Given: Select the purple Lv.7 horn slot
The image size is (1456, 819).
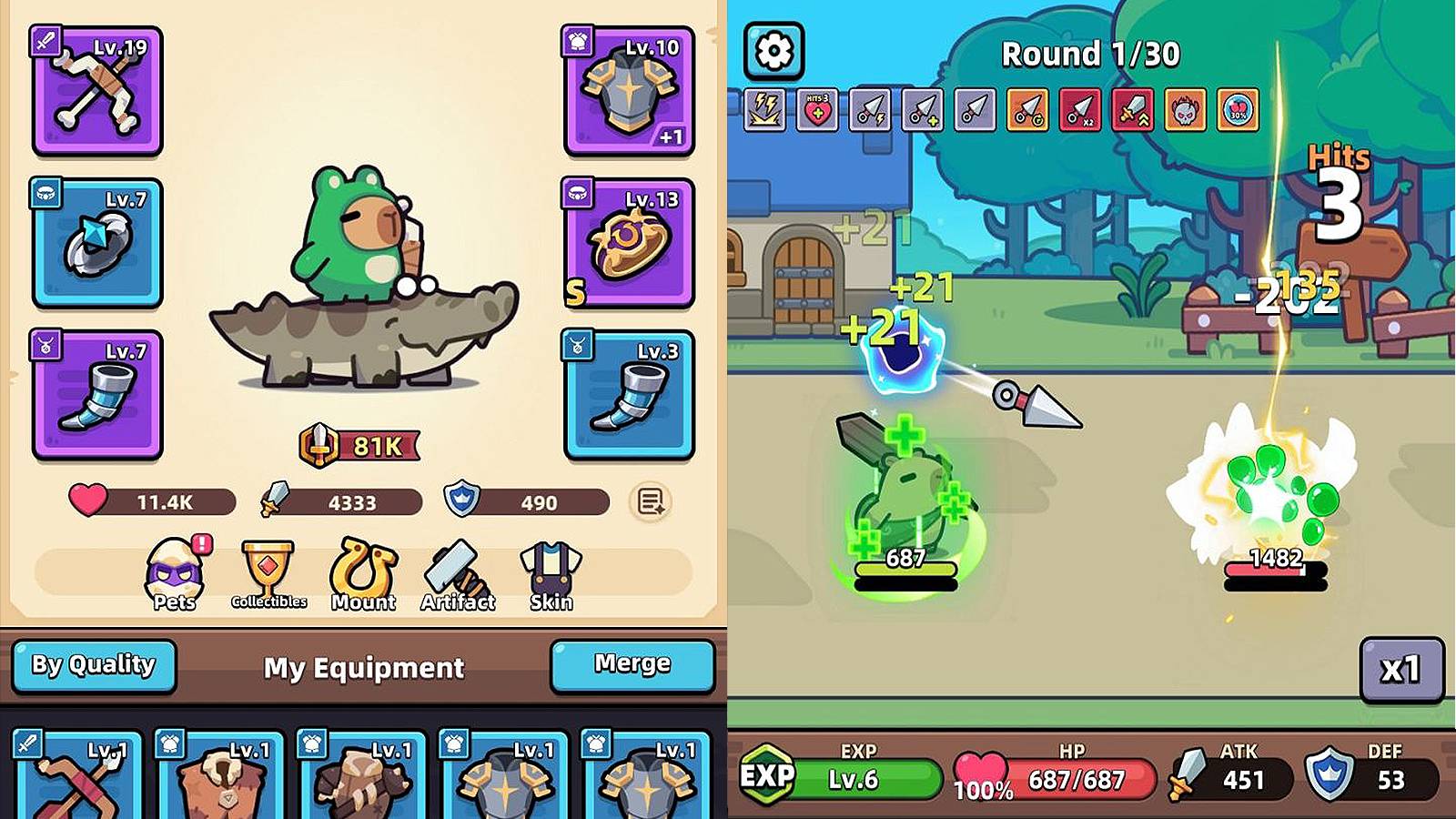Looking at the screenshot, I should (x=97, y=395).
